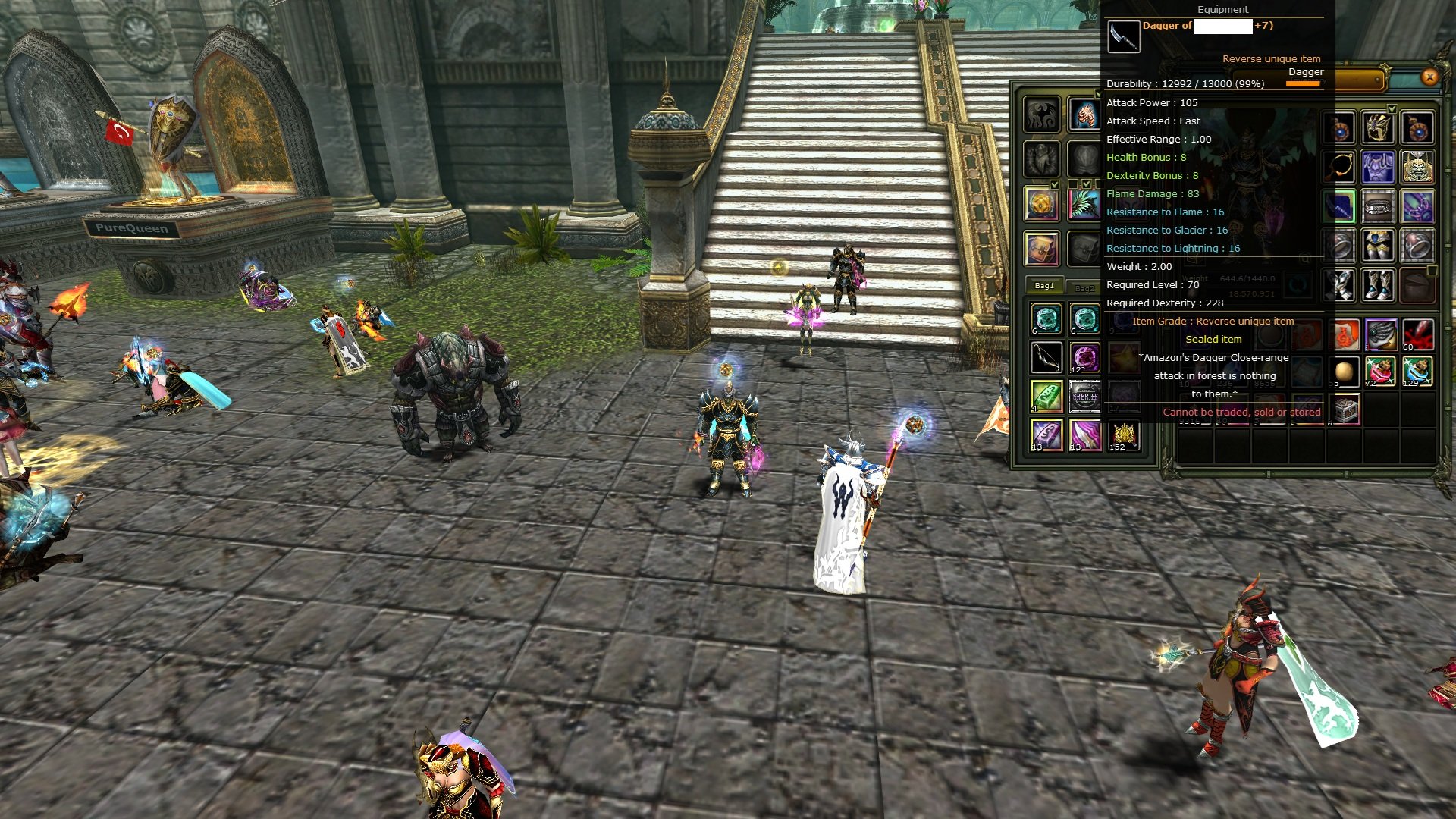Screen dimensions: 1456x819
Task: Click the brown bag slot icon
Action: click(1042, 246)
